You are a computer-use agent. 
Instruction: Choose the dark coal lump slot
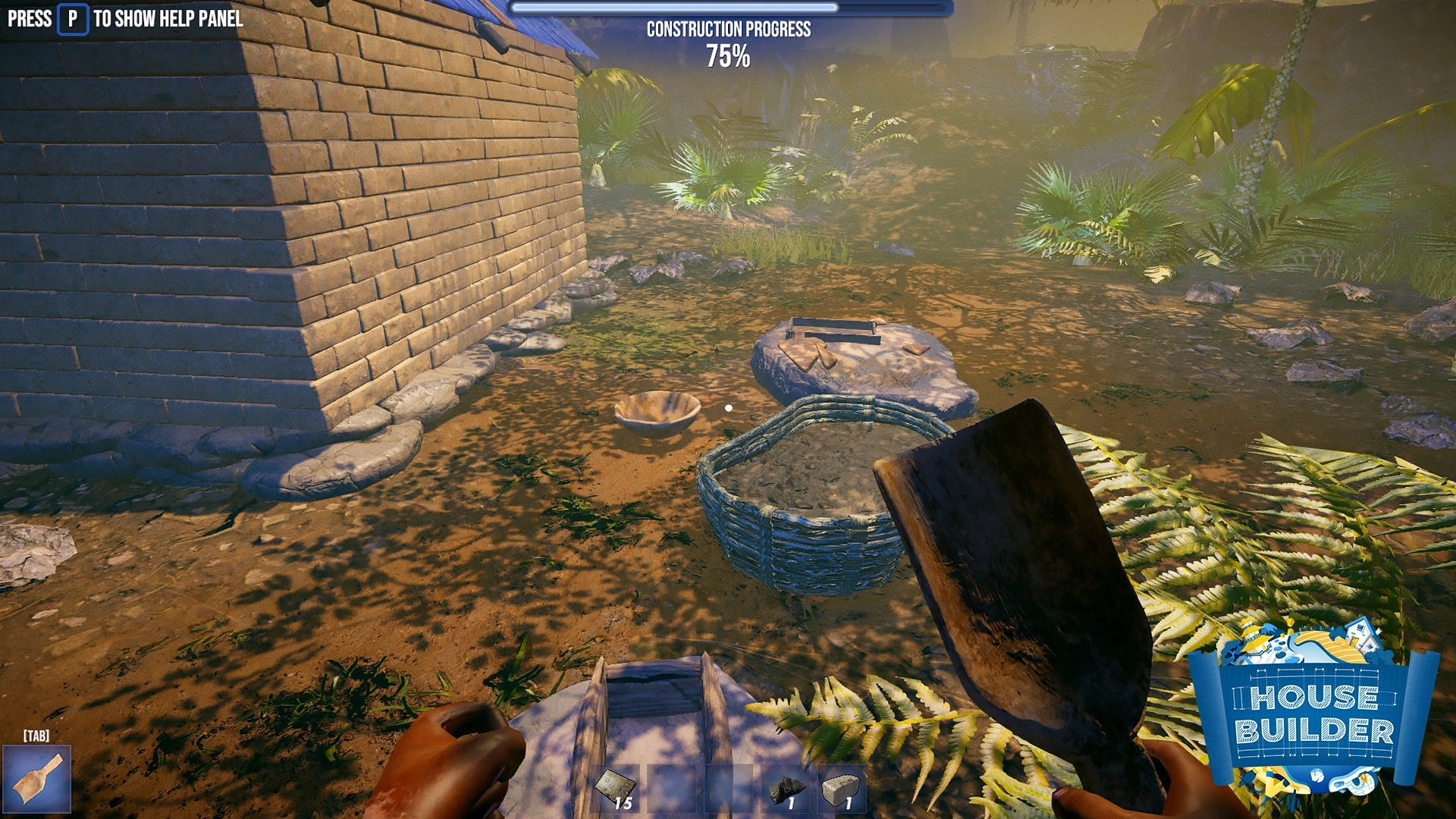coord(786,789)
